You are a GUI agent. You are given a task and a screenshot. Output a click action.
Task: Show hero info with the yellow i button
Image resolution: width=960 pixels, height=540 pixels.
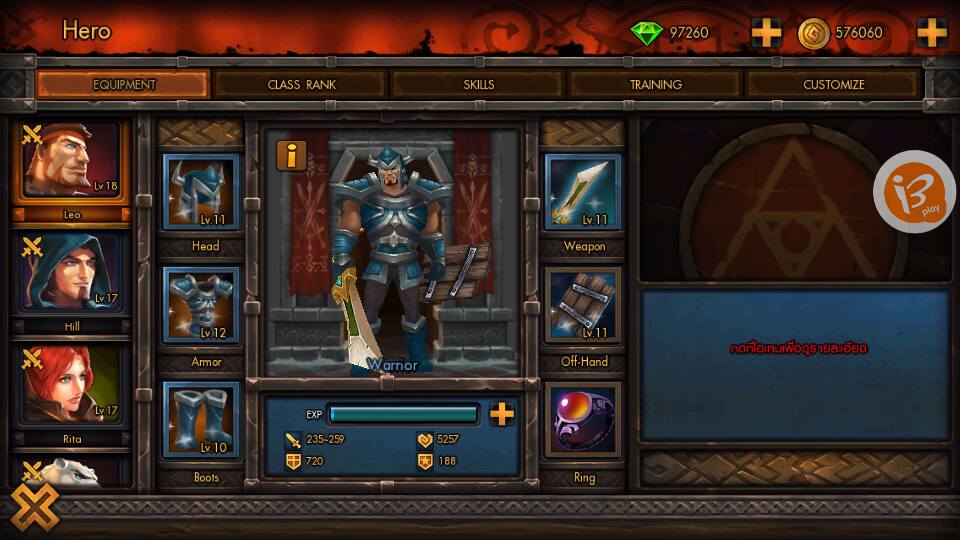pos(292,155)
